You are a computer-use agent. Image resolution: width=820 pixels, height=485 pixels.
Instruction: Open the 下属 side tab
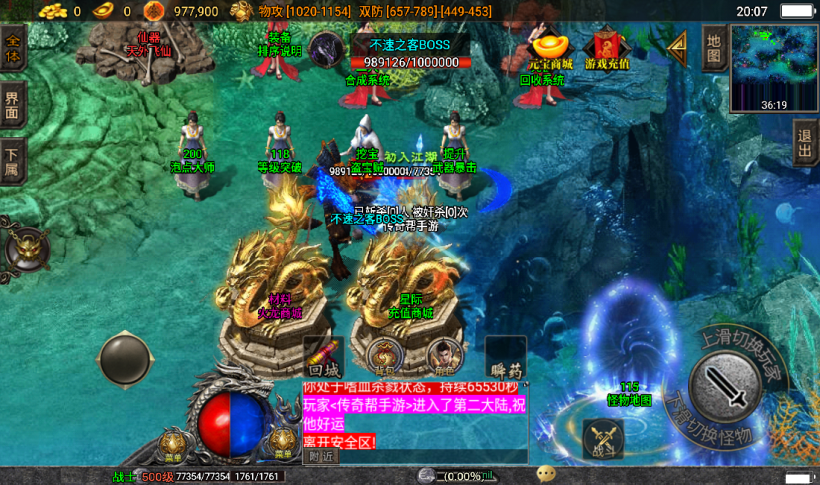(x=13, y=160)
